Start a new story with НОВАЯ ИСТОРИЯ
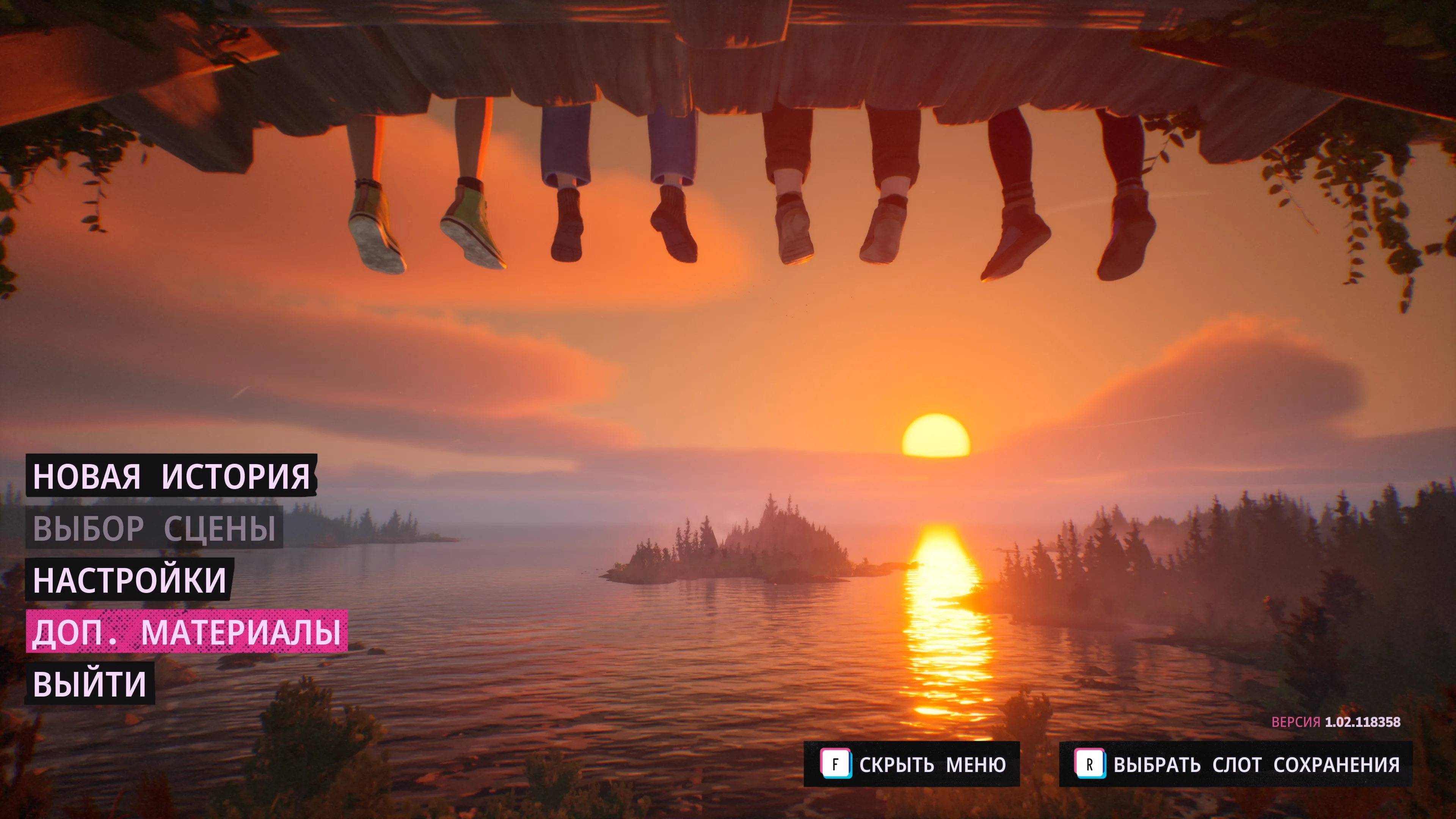Viewport: 1456px width, 819px height. (171, 476)
